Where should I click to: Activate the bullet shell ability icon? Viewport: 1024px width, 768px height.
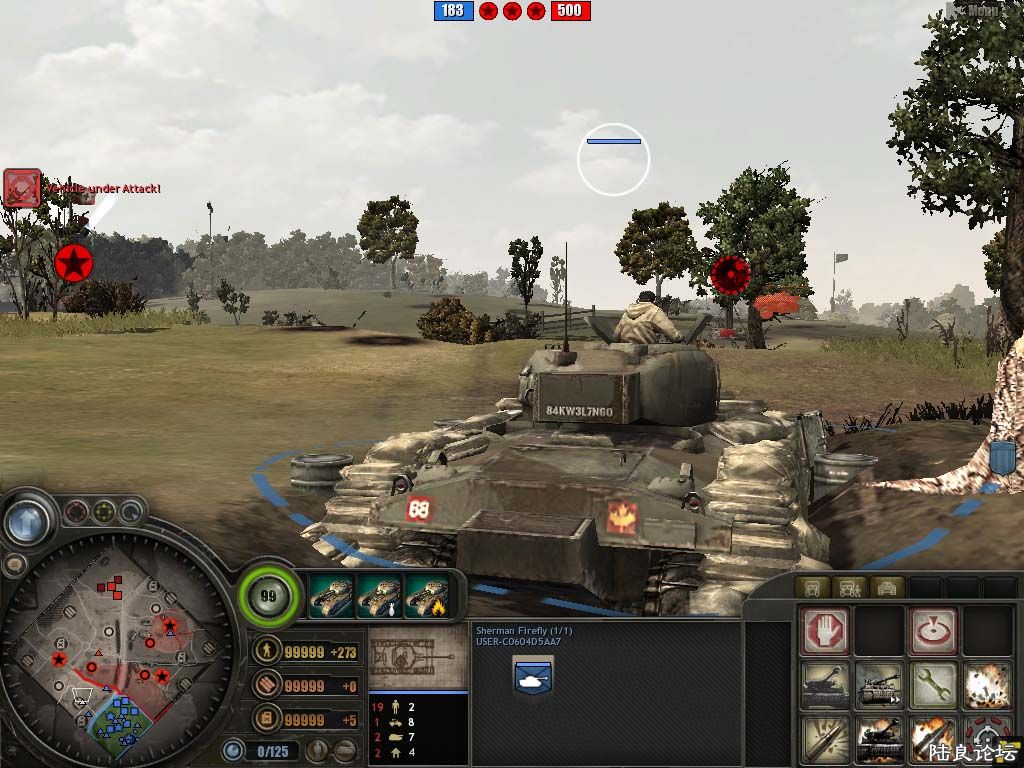pos(826,740)
